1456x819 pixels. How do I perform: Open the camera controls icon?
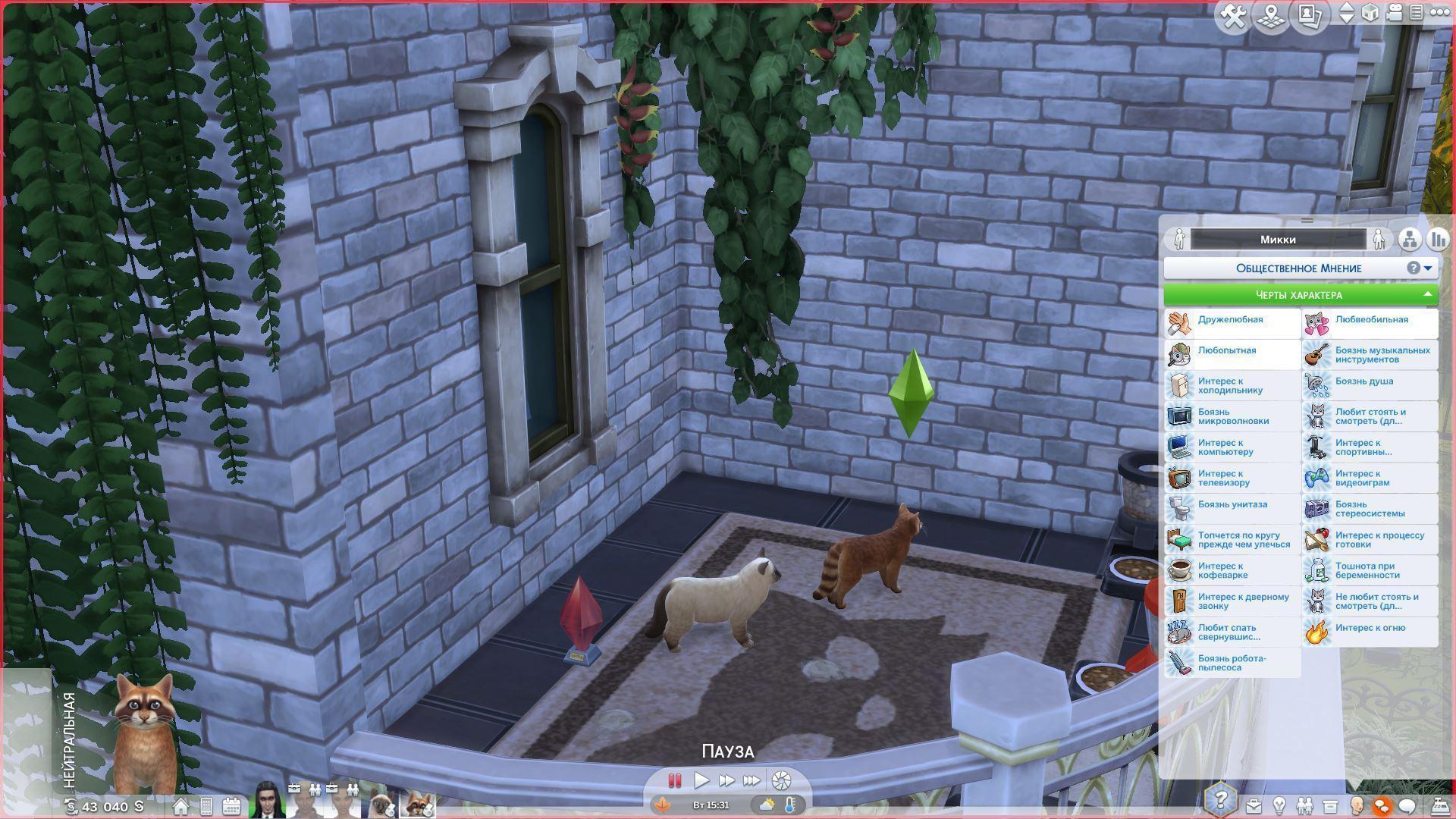coord(1394,13)
